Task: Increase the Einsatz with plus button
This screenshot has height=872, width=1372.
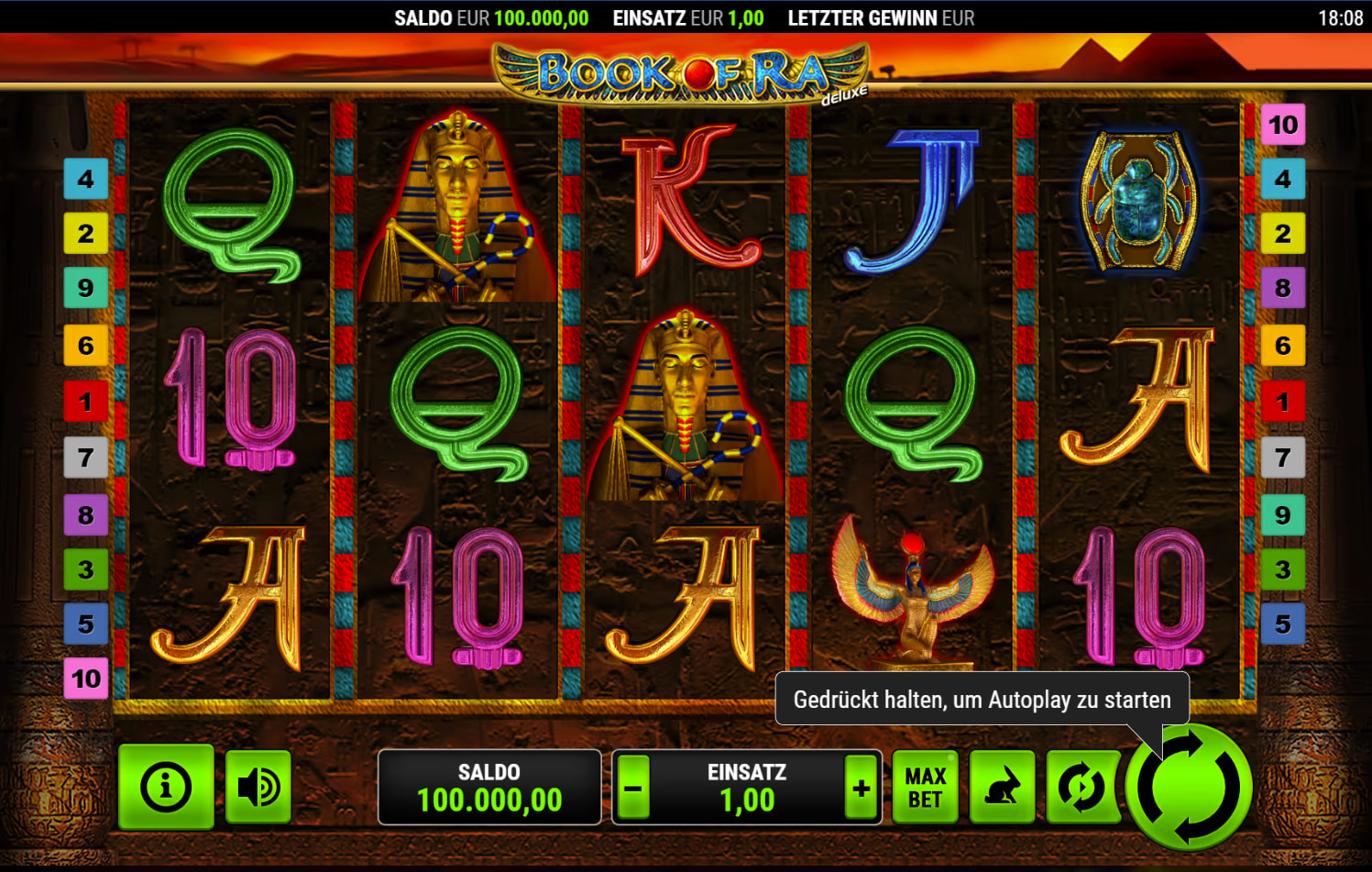Action: (861, 788)
